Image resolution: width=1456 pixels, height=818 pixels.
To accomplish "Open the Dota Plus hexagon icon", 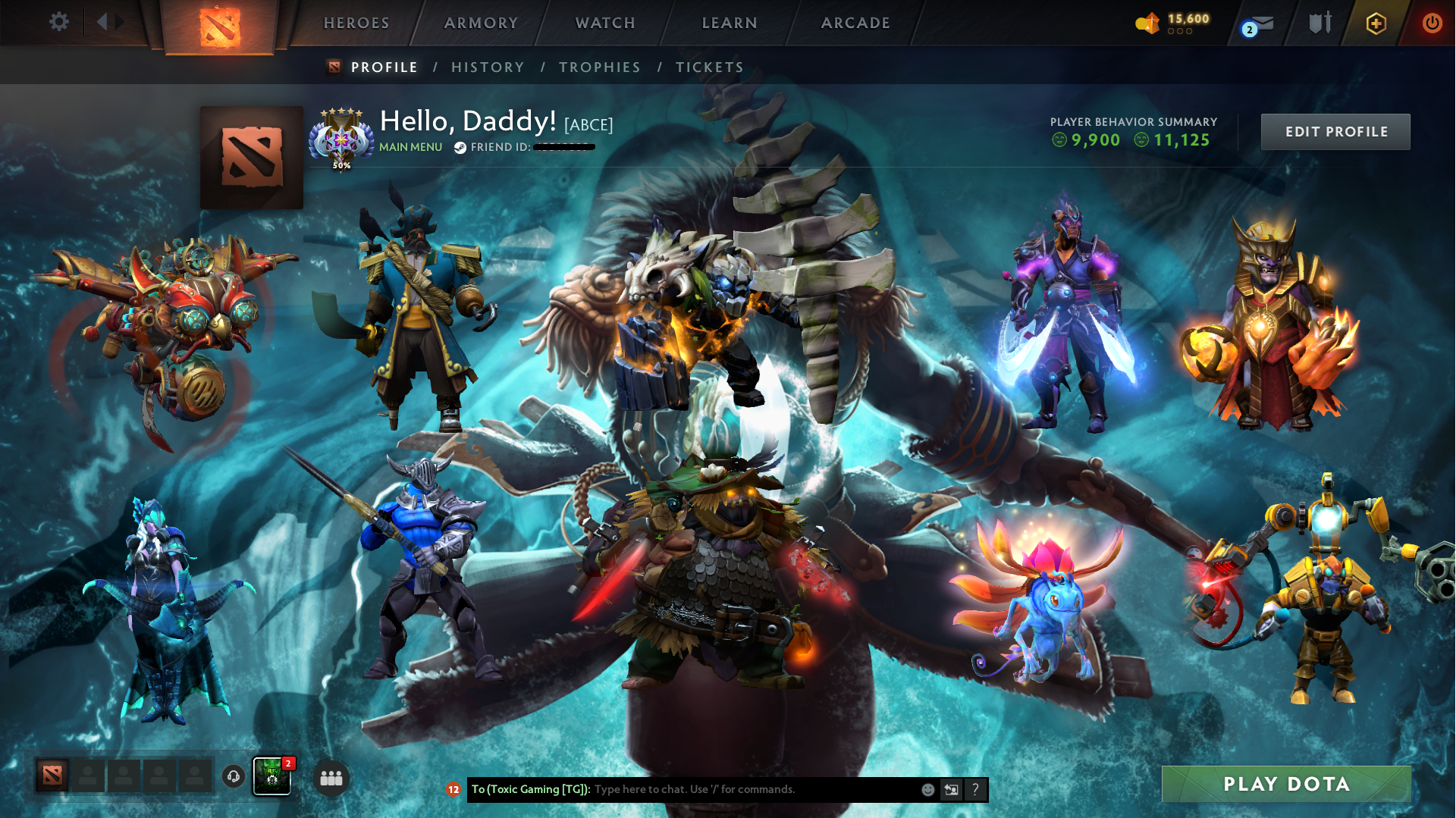I will (x=1376, y=23).
